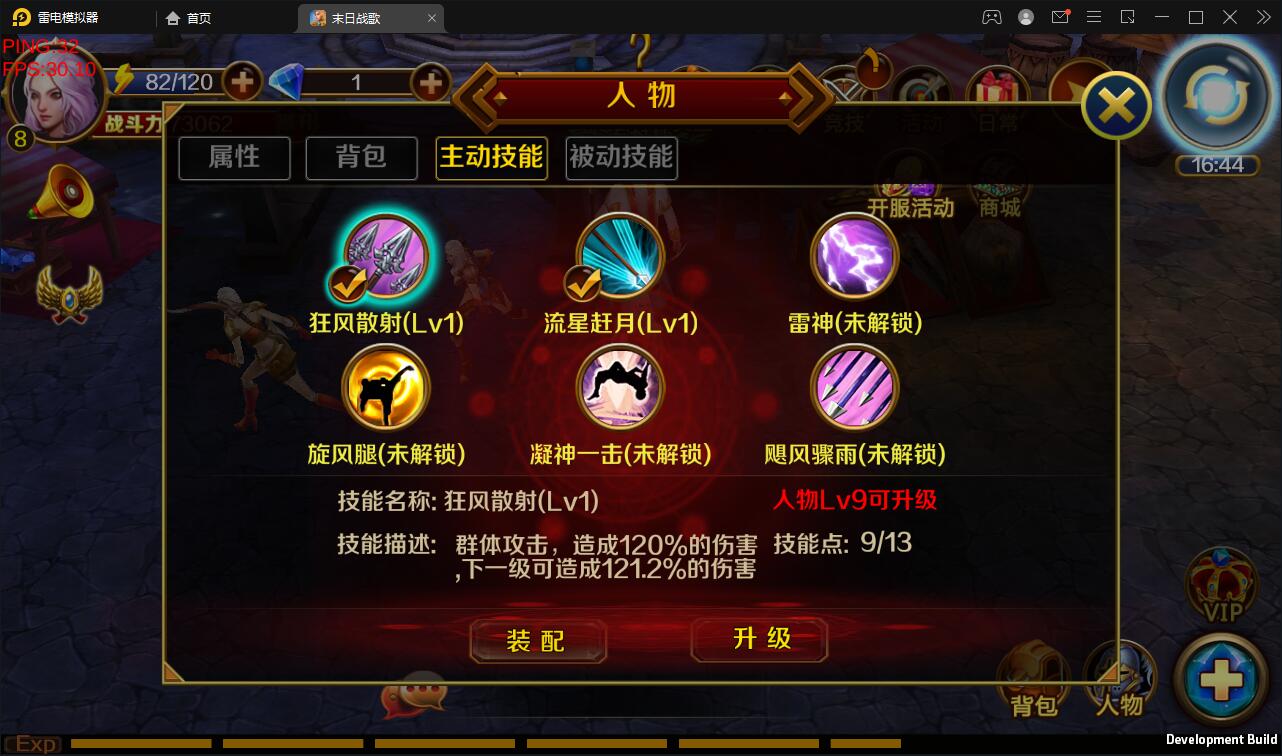Select the 飓风骤雨 skill icon
Viewport: 1282px width, 756px height.
[x=855, y=388]
